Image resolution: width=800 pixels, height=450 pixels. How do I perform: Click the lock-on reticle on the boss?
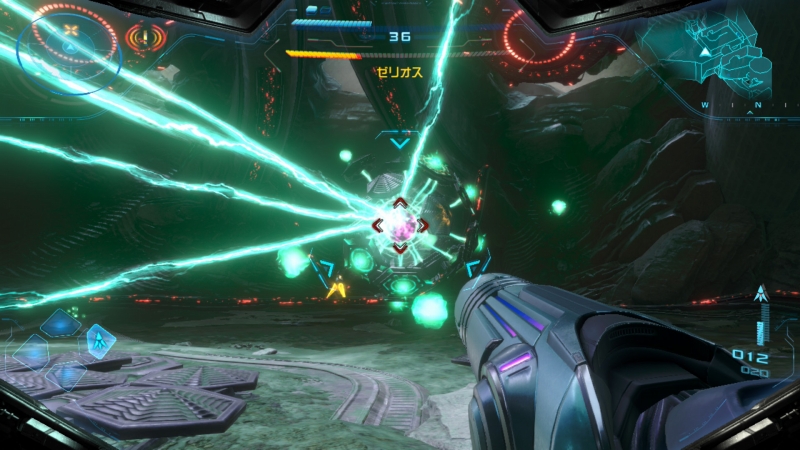(400, 227)
